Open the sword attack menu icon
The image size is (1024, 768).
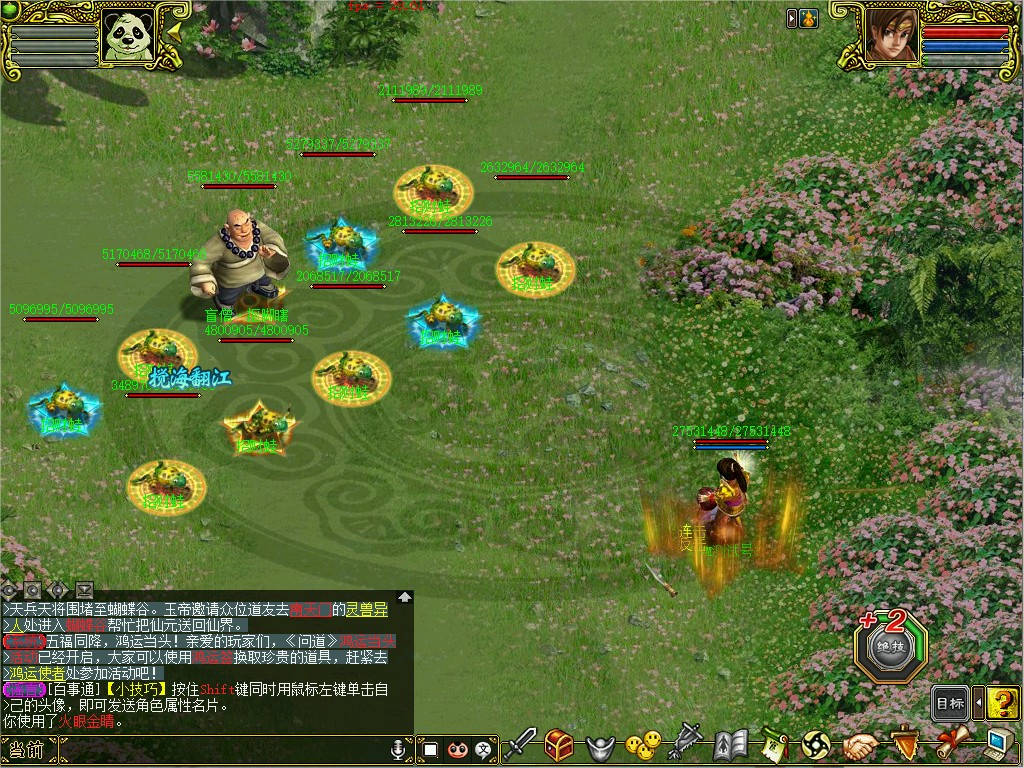[520, 745]
